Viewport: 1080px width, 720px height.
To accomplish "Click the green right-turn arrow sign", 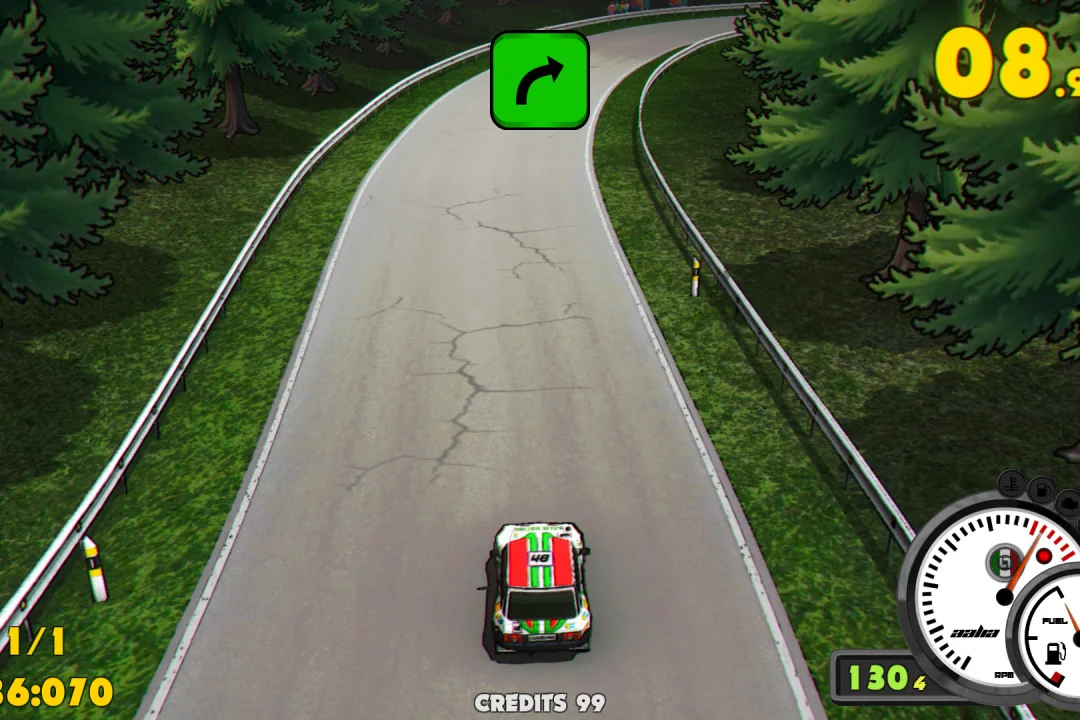I will (x=539, y=80).
